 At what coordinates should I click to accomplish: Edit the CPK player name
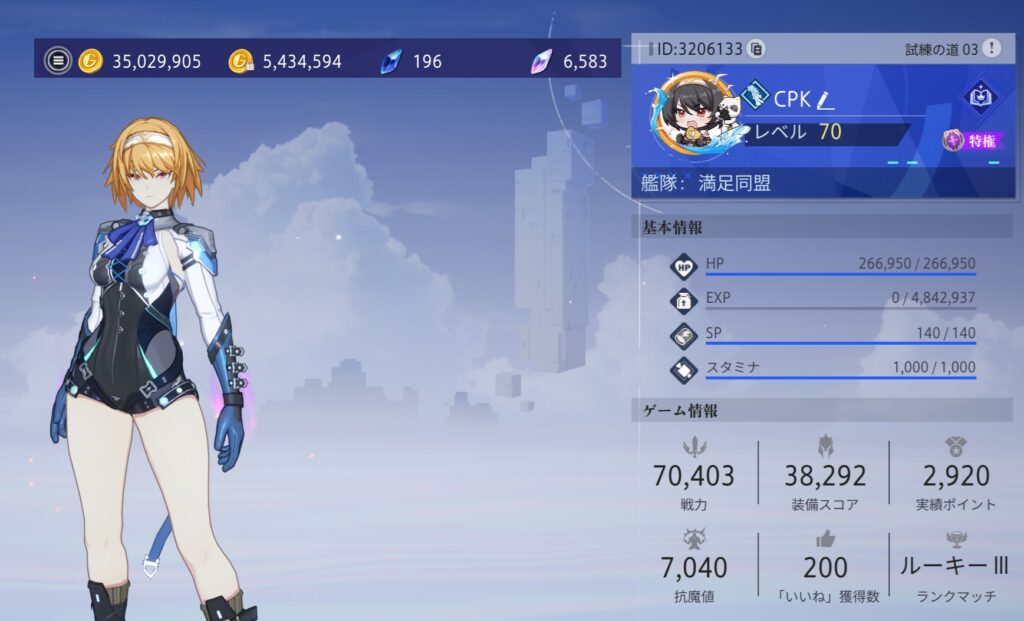click(x=825, y=99)
